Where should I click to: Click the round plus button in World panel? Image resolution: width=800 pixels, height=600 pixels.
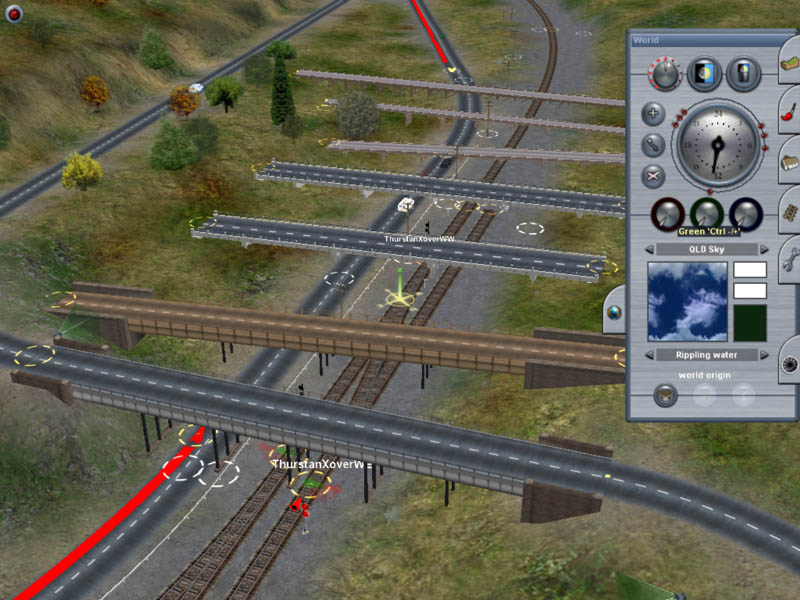coord(652,113)
